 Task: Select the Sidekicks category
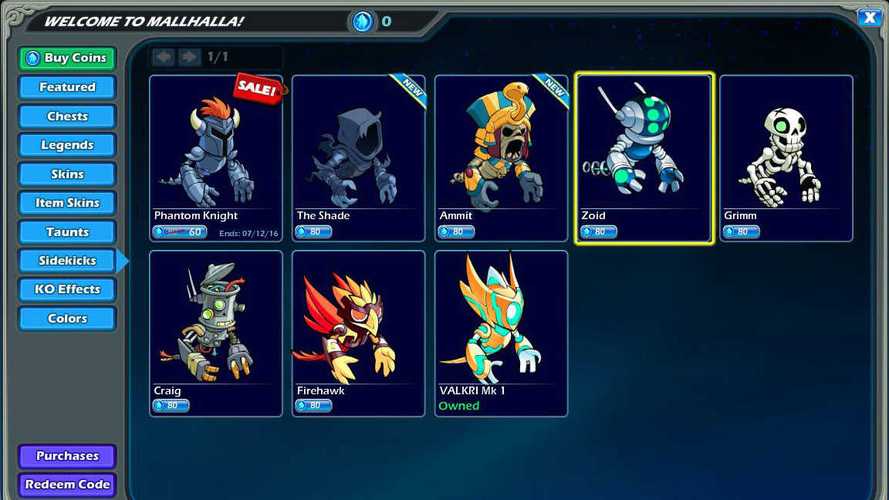tap(67, 261)
